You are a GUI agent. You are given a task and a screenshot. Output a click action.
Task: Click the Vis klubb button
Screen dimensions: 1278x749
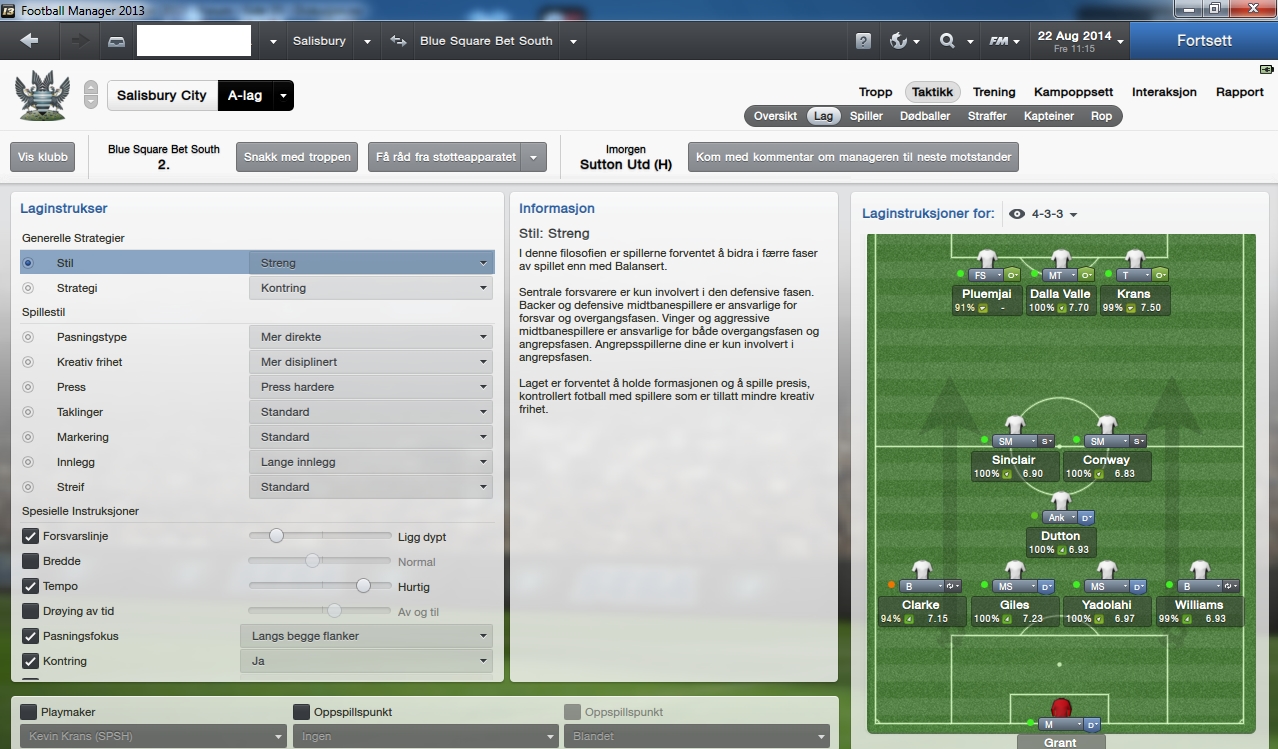(x=42, y=157)
